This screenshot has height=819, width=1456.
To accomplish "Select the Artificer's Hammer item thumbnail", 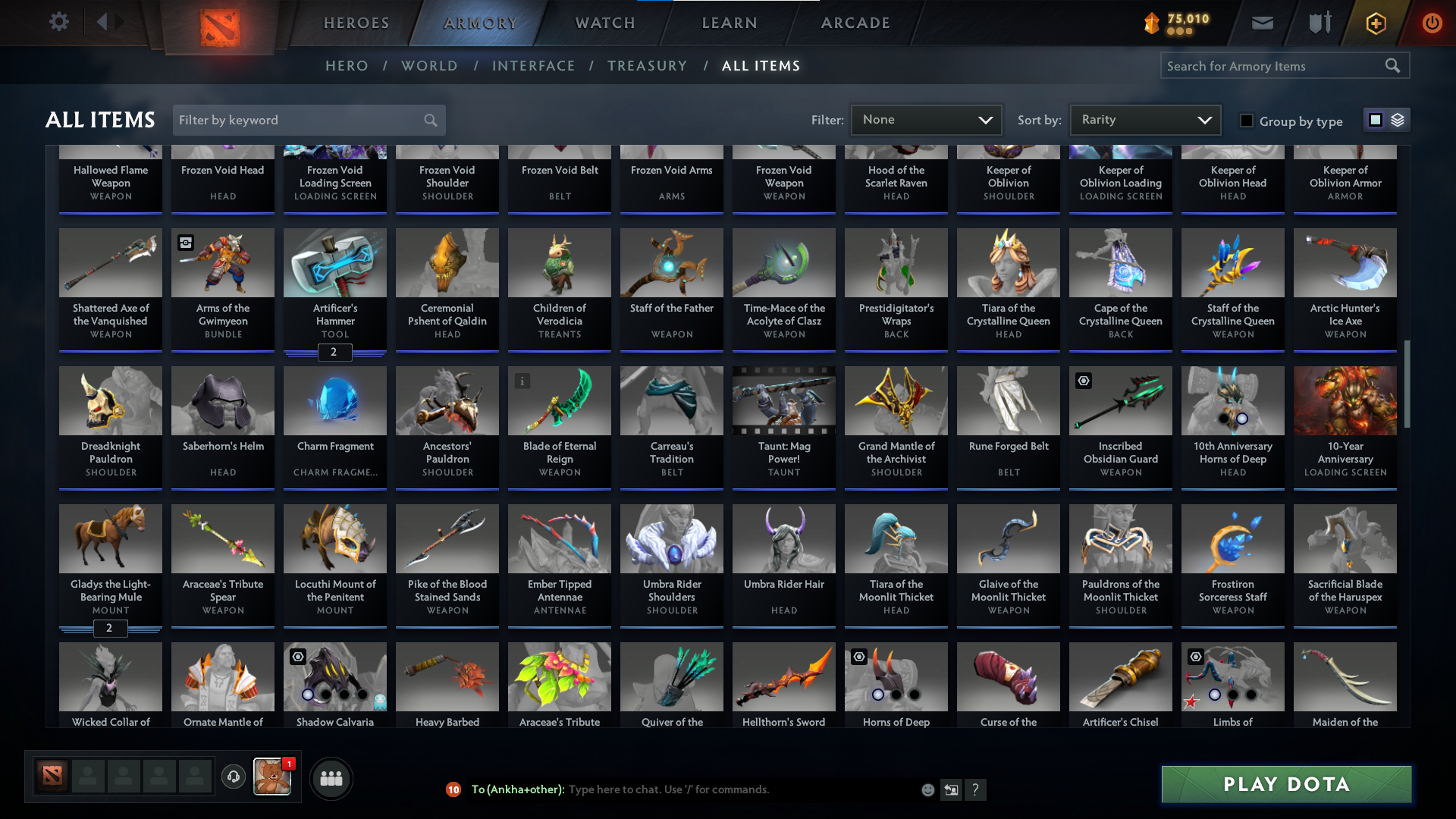I will [x=334, y=262].
